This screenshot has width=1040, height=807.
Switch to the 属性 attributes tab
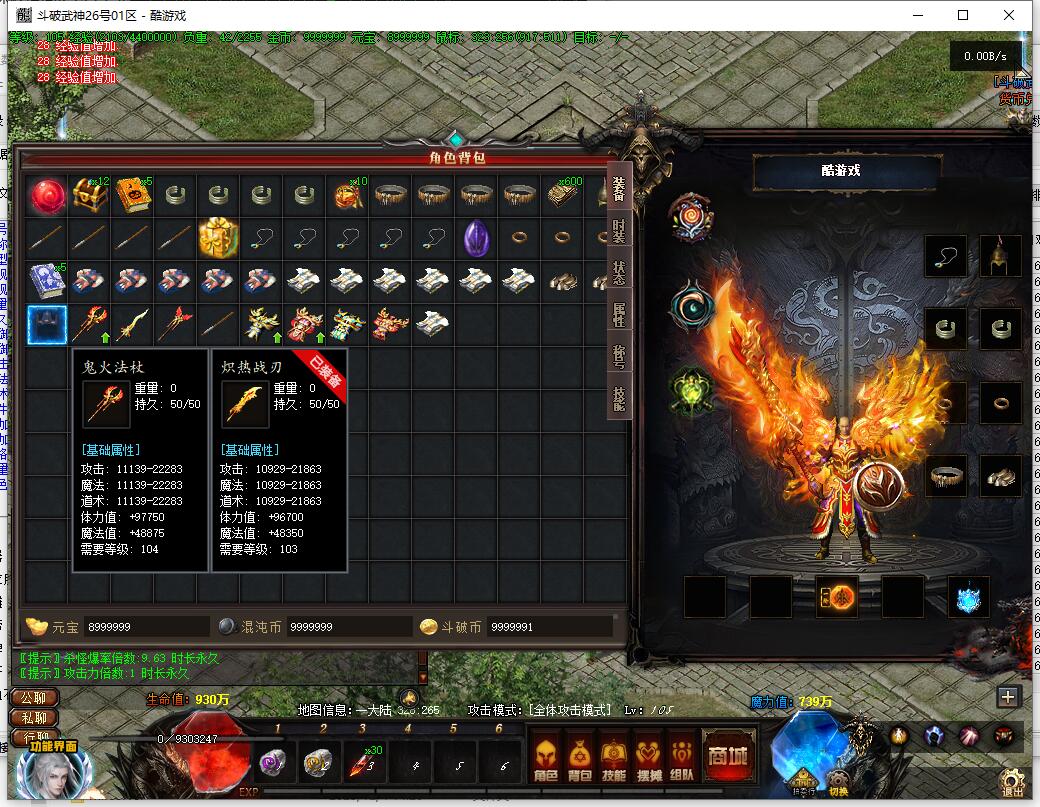[x=620, y=316]
